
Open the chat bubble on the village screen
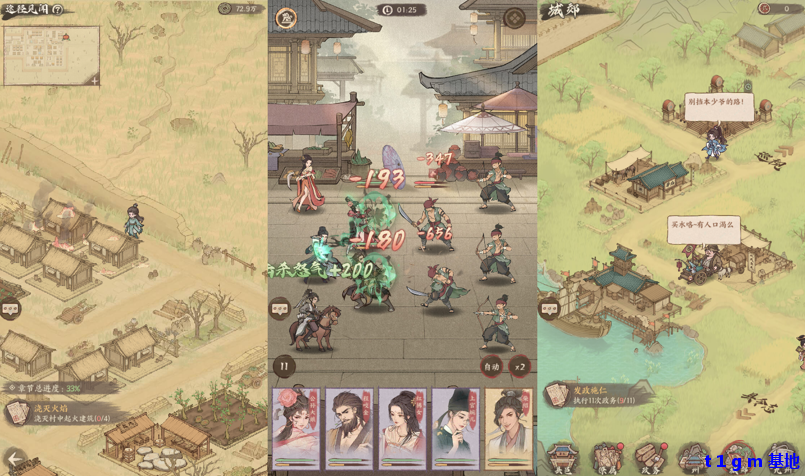tap(12, 309)
